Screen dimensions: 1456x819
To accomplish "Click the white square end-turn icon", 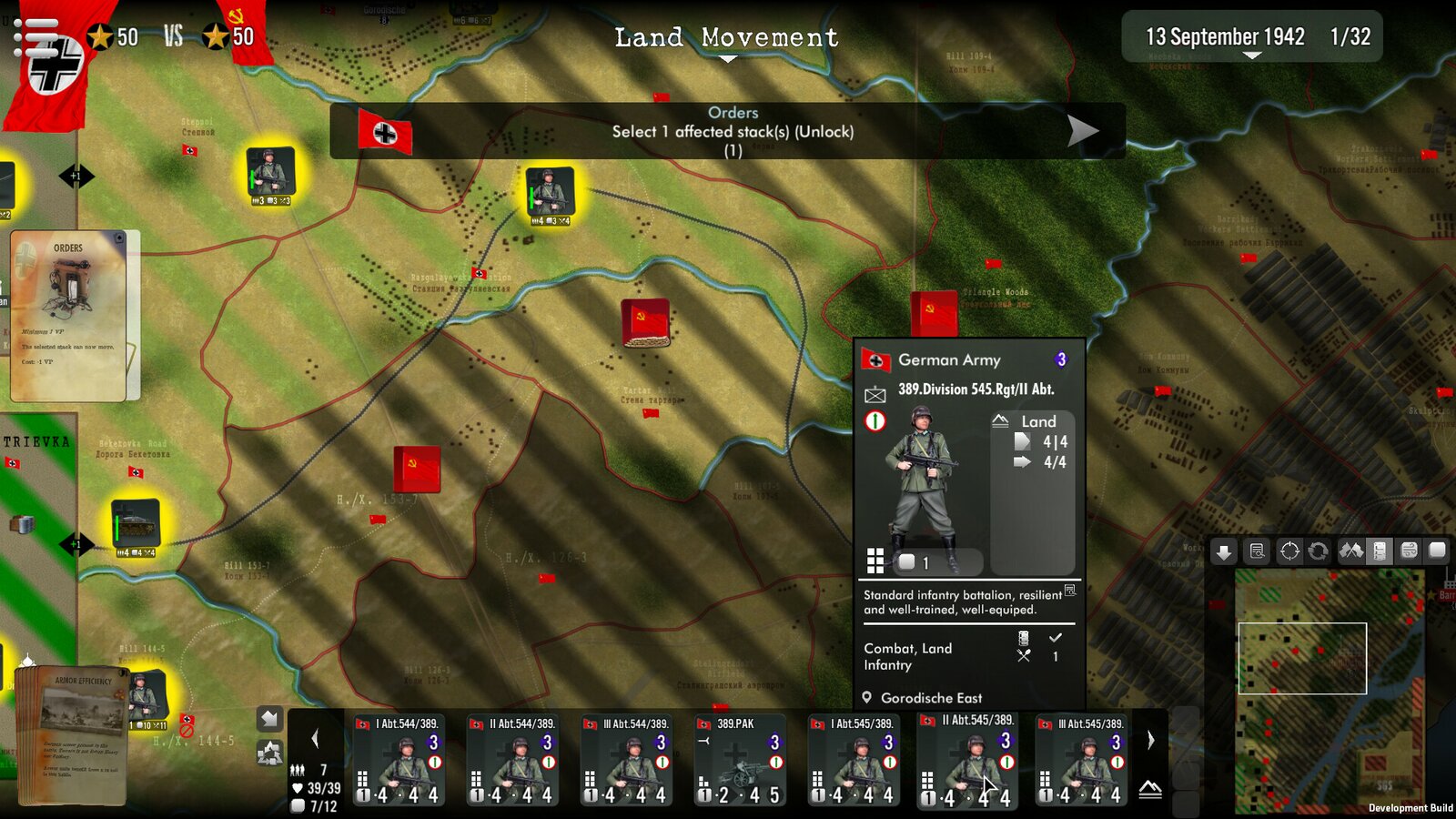I will tap(1436, 551).
